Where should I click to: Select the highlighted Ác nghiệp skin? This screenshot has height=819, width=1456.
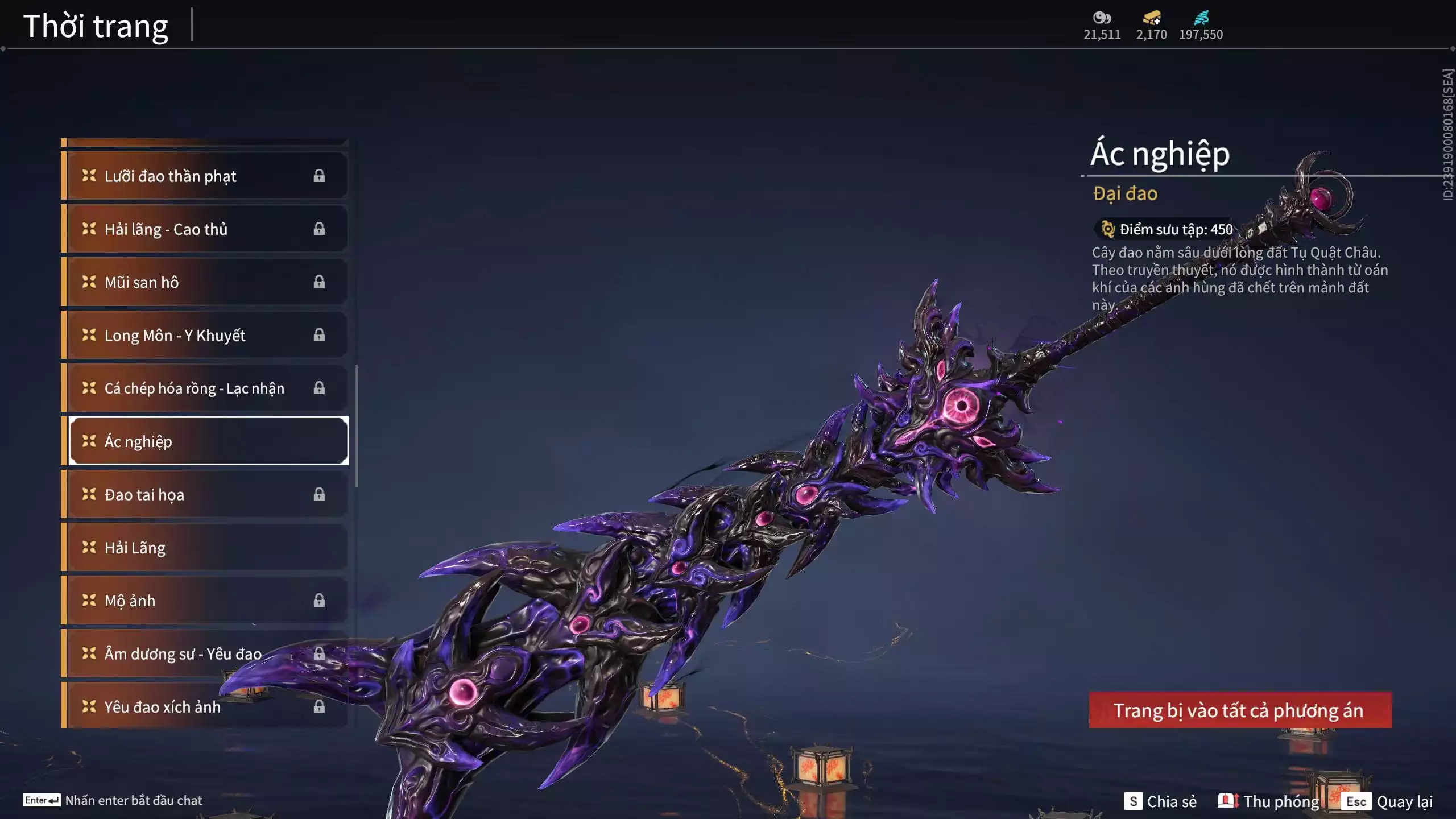tap(208, 441)
